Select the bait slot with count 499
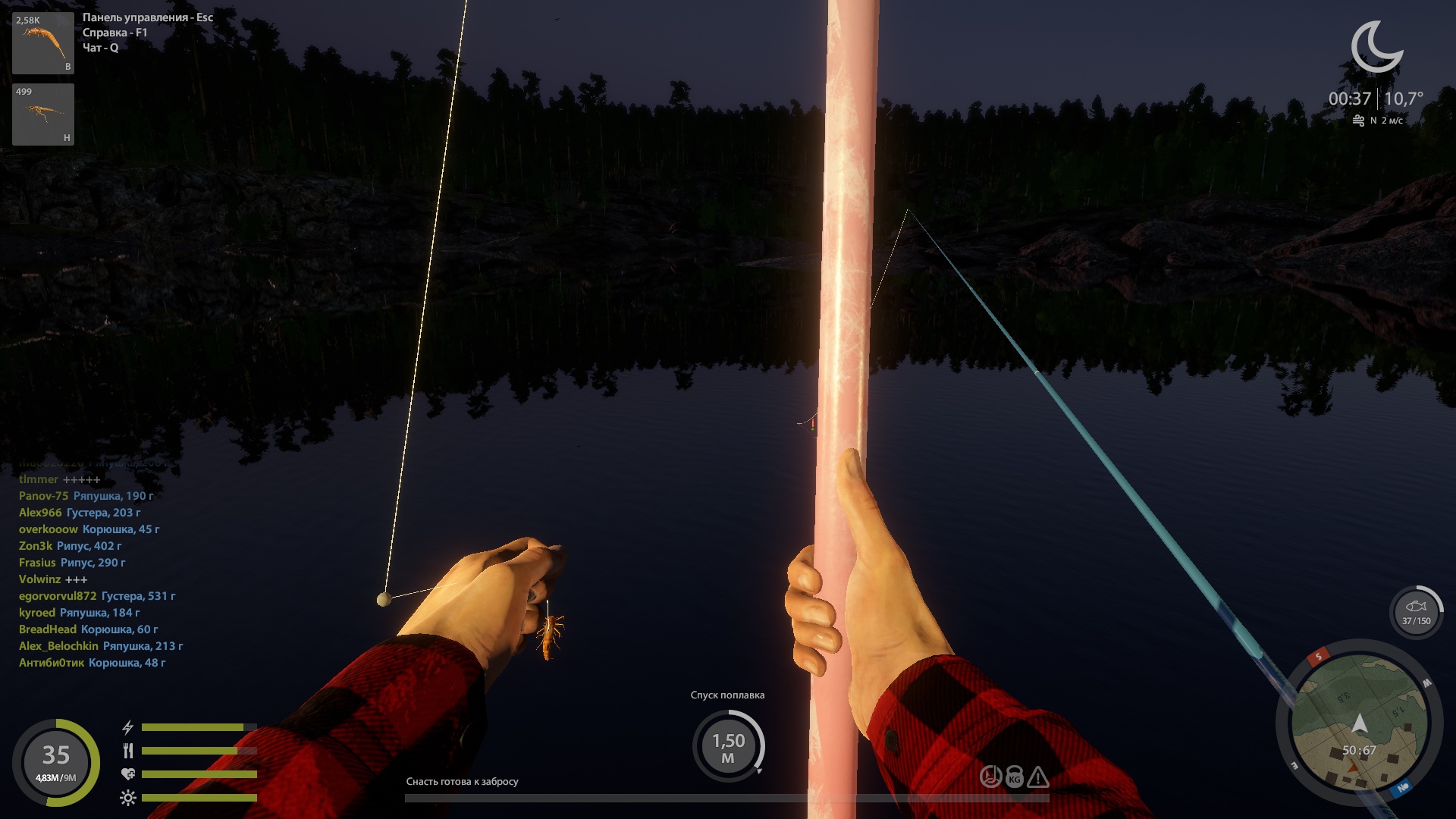This screenshot has width=1456, height=819. [x=43, y=115]
